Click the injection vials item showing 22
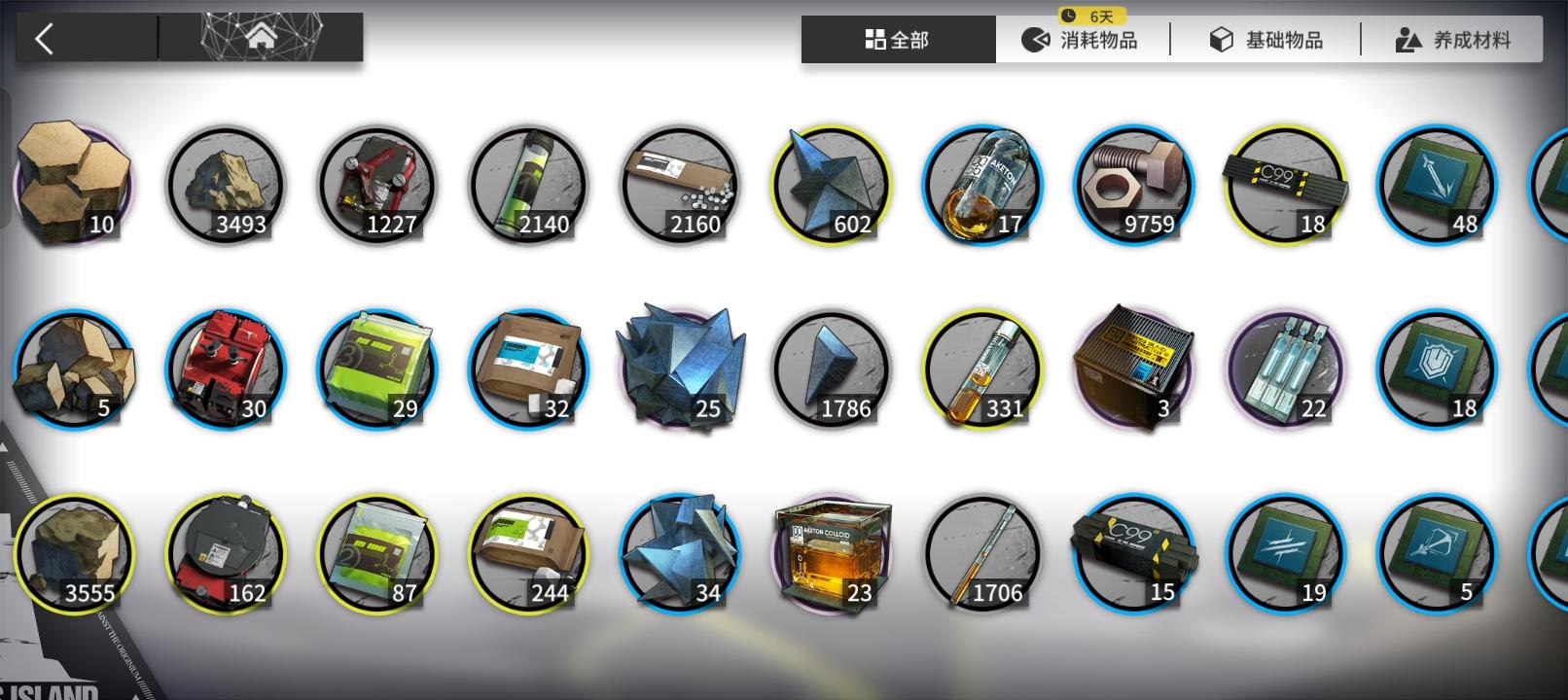Screen dimensions: 1568x700 tap(1286, 367)
